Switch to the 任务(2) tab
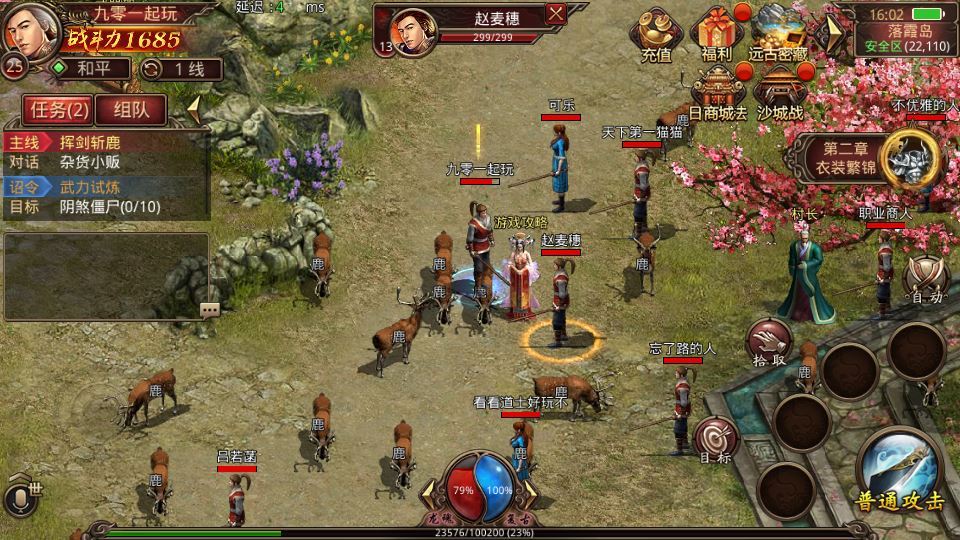This screenshot has width=960, height=540. pyautogui.click(x=58, y=109)
